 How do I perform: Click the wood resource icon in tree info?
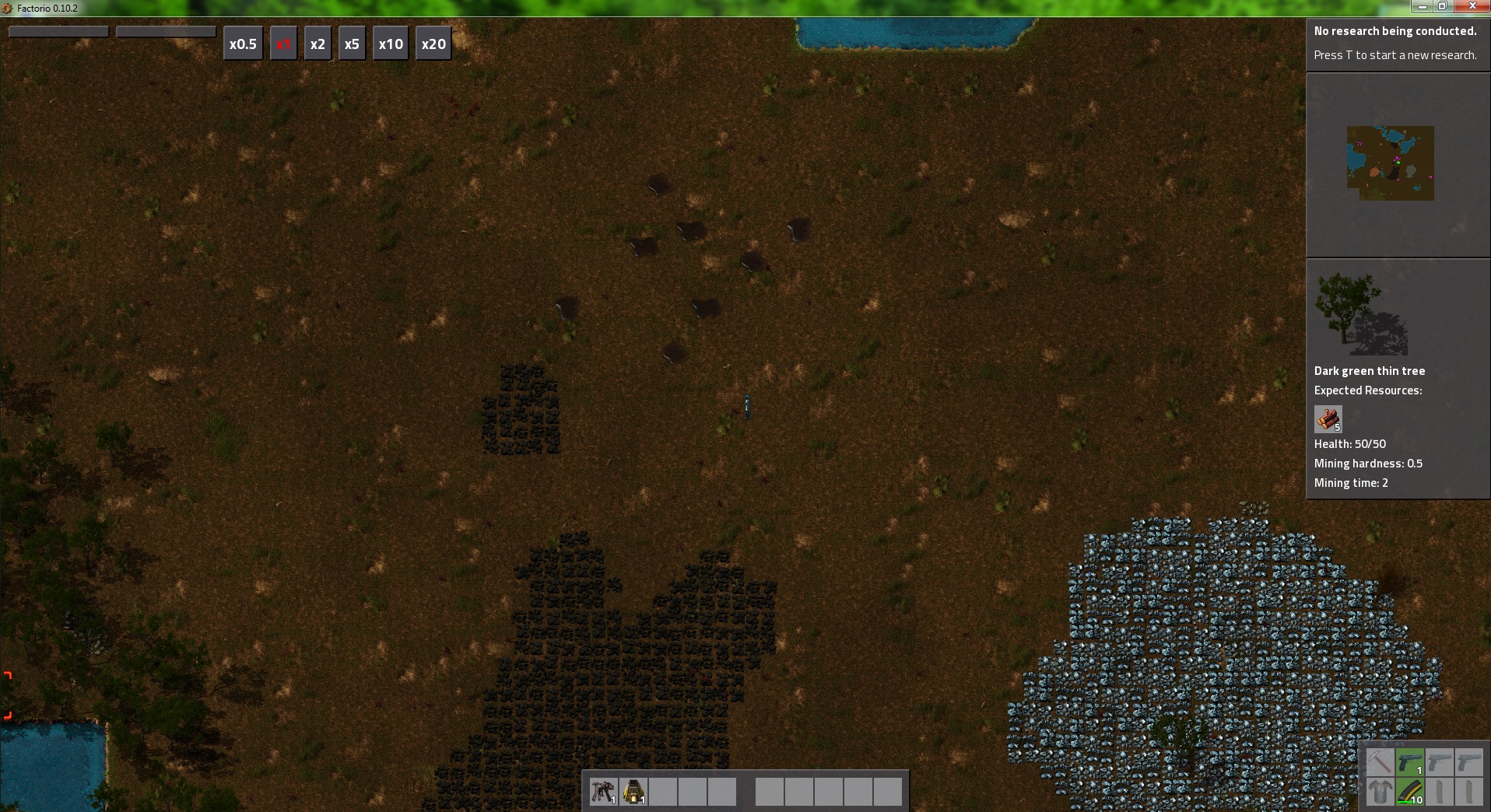1328,418
